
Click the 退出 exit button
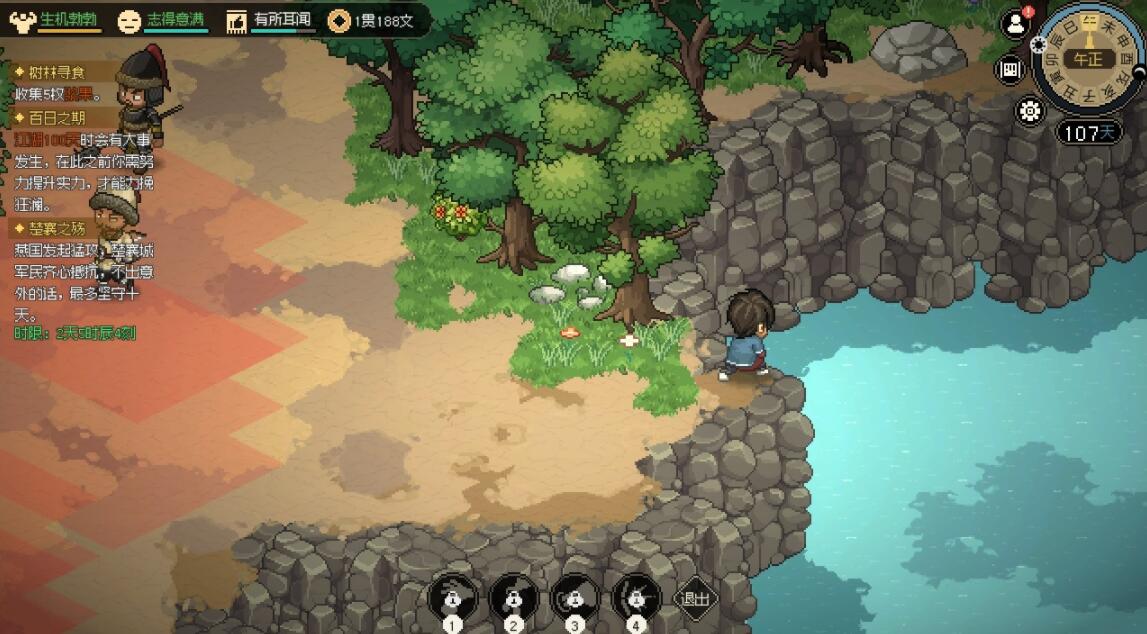click(x=695, y=599)
